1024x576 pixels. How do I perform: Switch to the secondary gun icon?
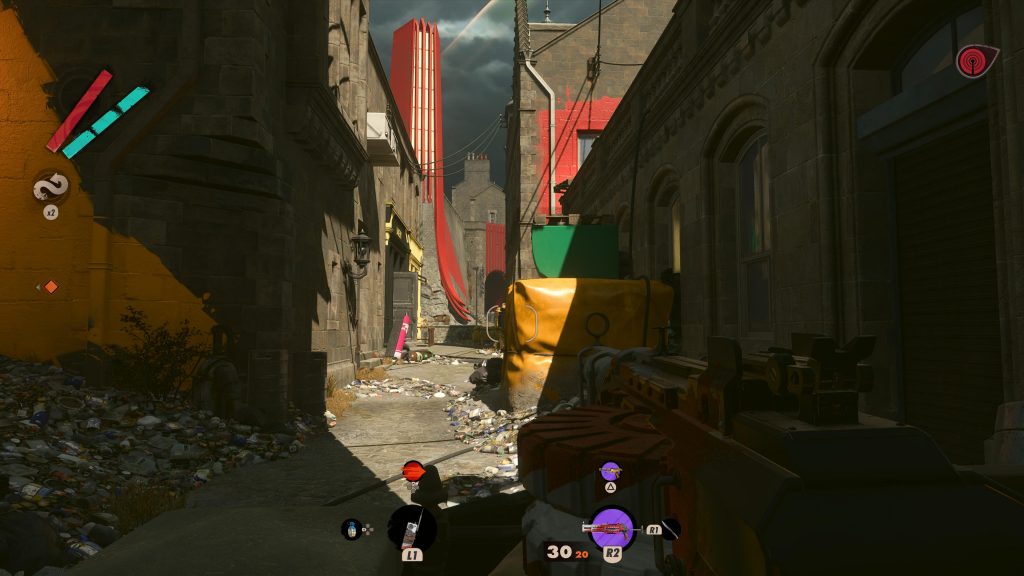(x=610, y=470)
